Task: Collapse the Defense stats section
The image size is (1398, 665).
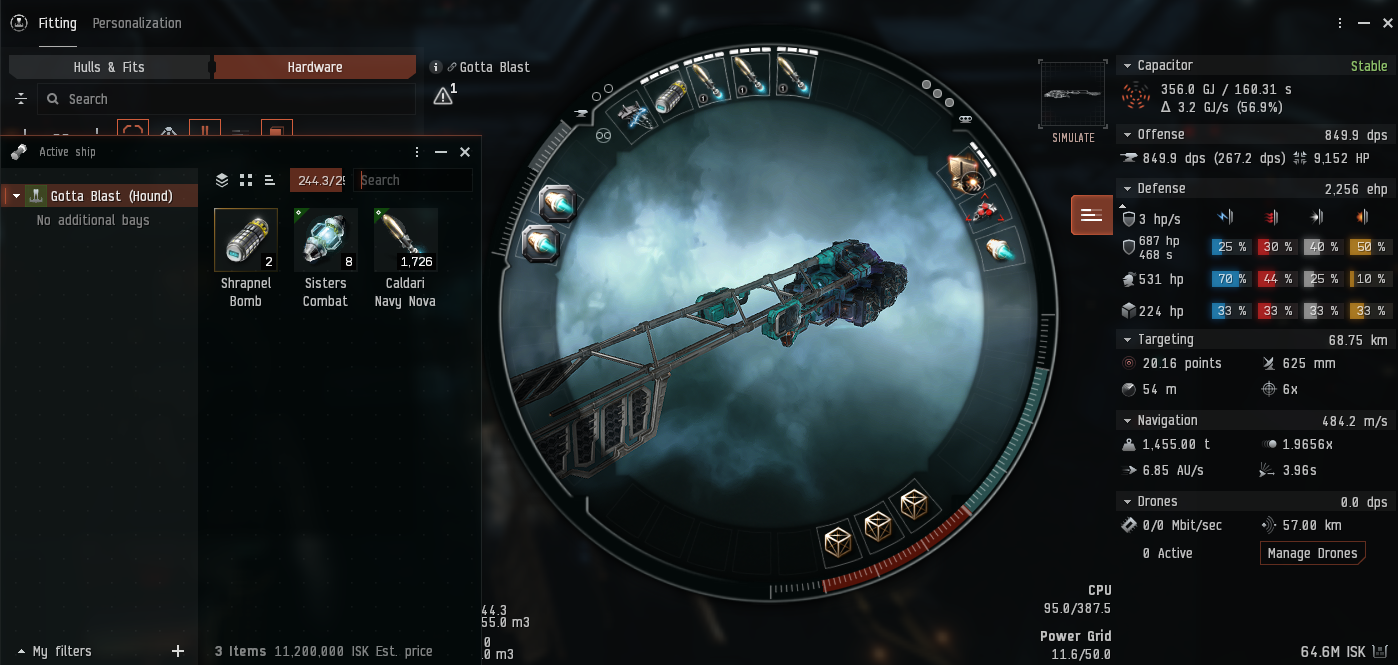Action: [1127, 188]
